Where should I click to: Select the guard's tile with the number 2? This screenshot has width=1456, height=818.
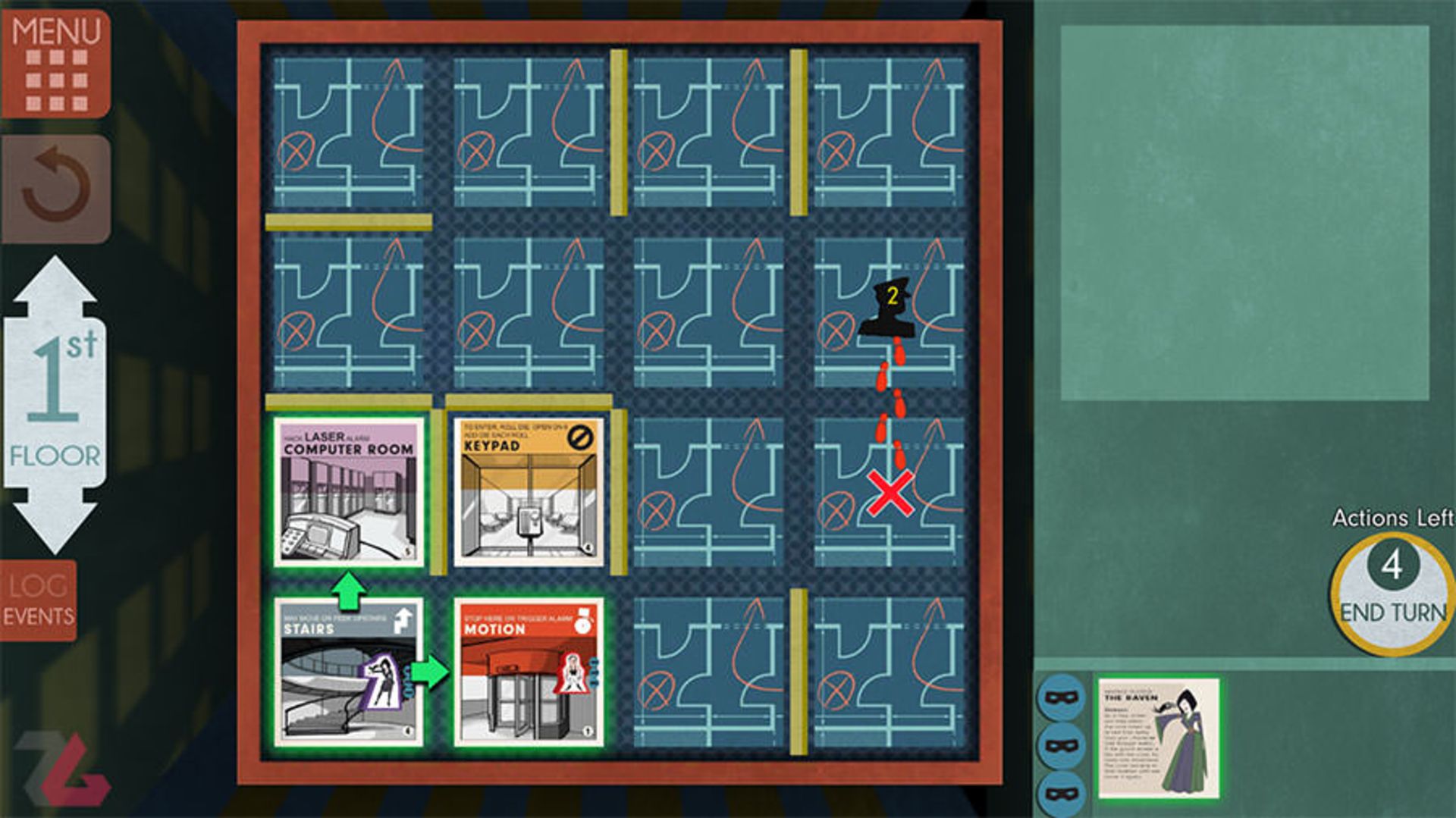(889, 311)
